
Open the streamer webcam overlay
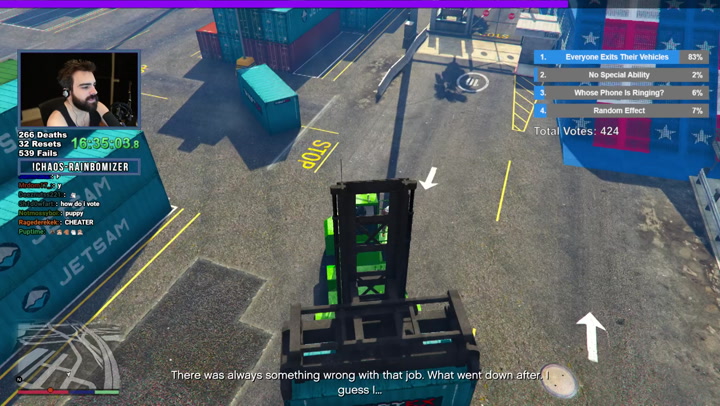click(x=79, y=90)
